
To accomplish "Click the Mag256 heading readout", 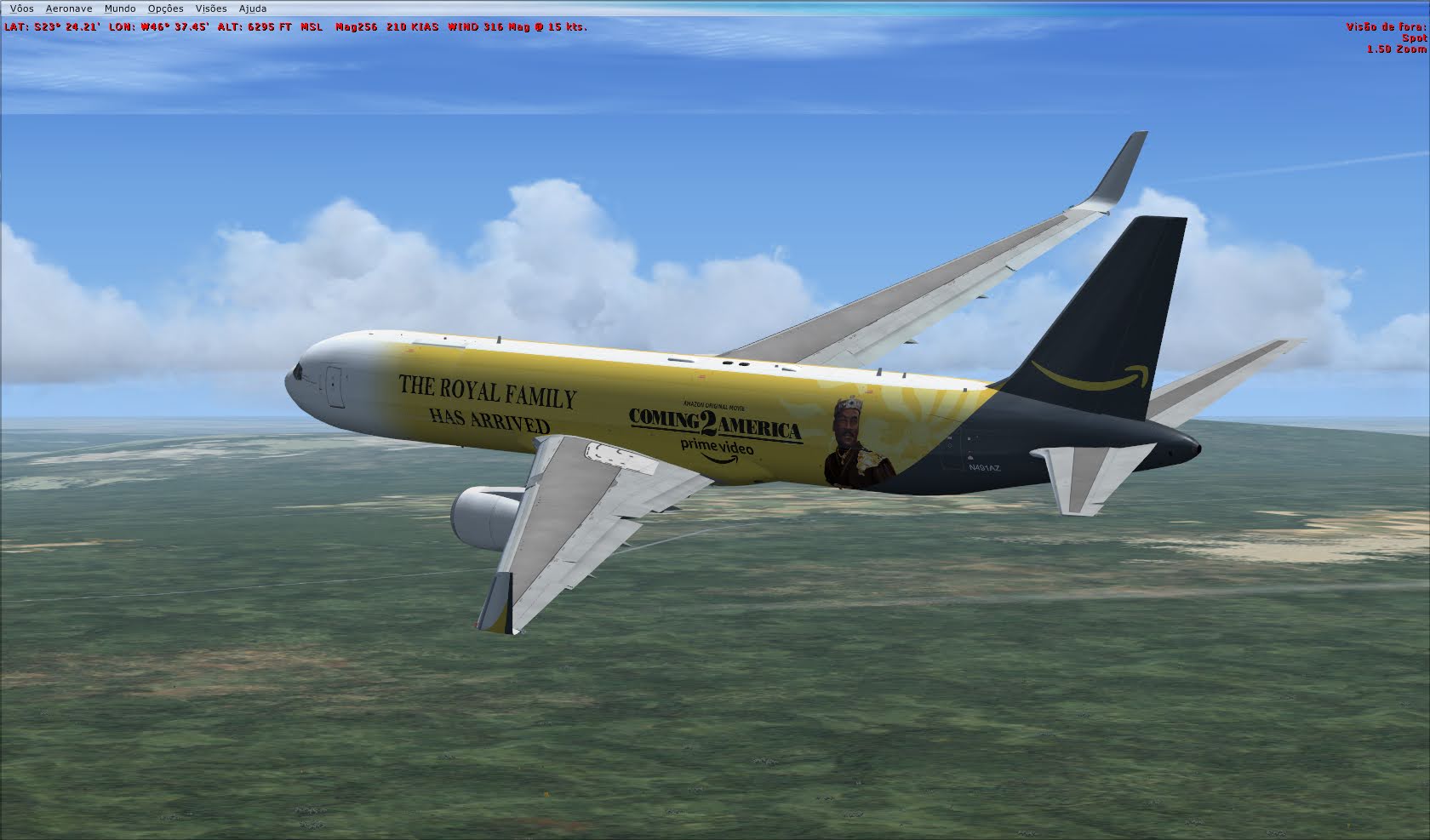I will pos(359,26).
